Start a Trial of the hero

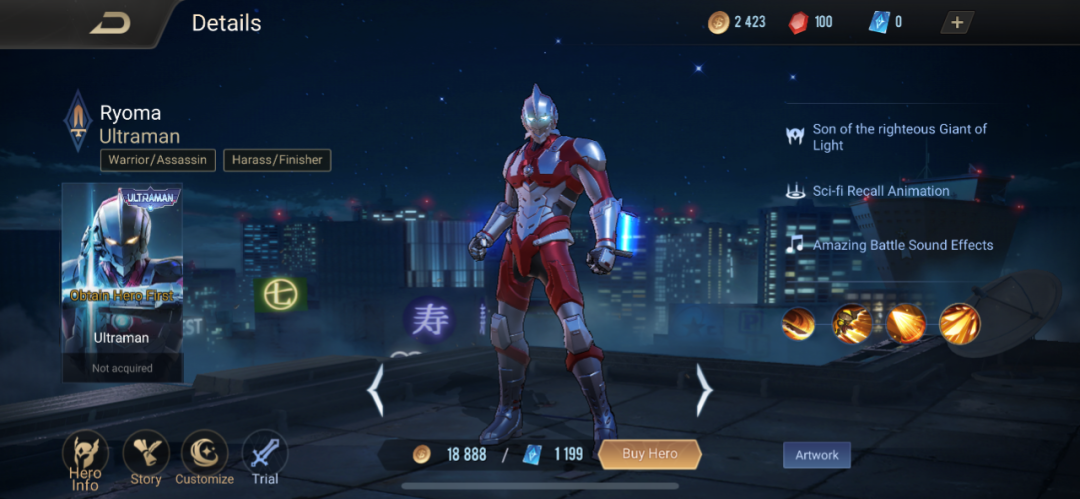click(265, 459)
